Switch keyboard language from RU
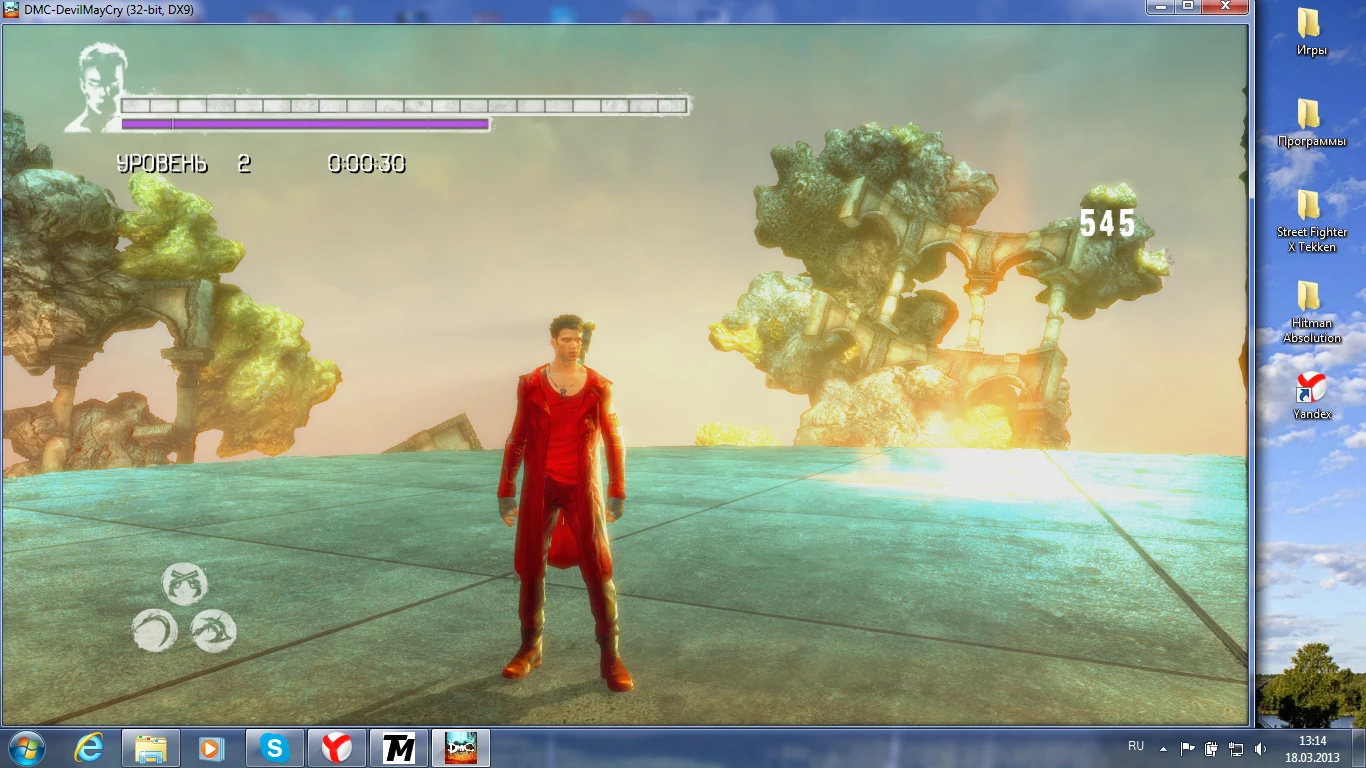The width and height of the screenshot is (1366, 768). [x=1135, y=747]
